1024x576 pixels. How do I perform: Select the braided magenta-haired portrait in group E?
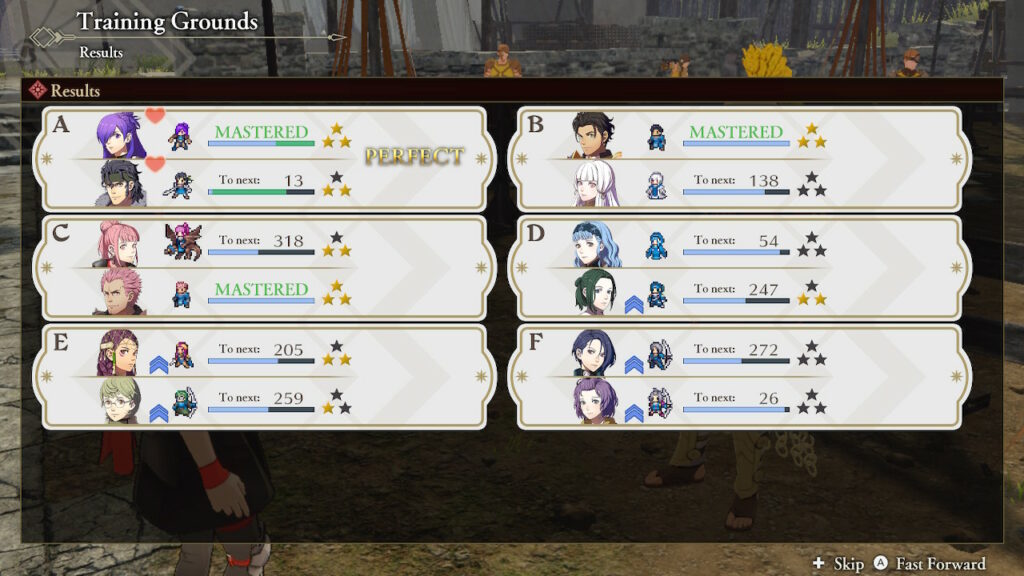click(118, 352)
